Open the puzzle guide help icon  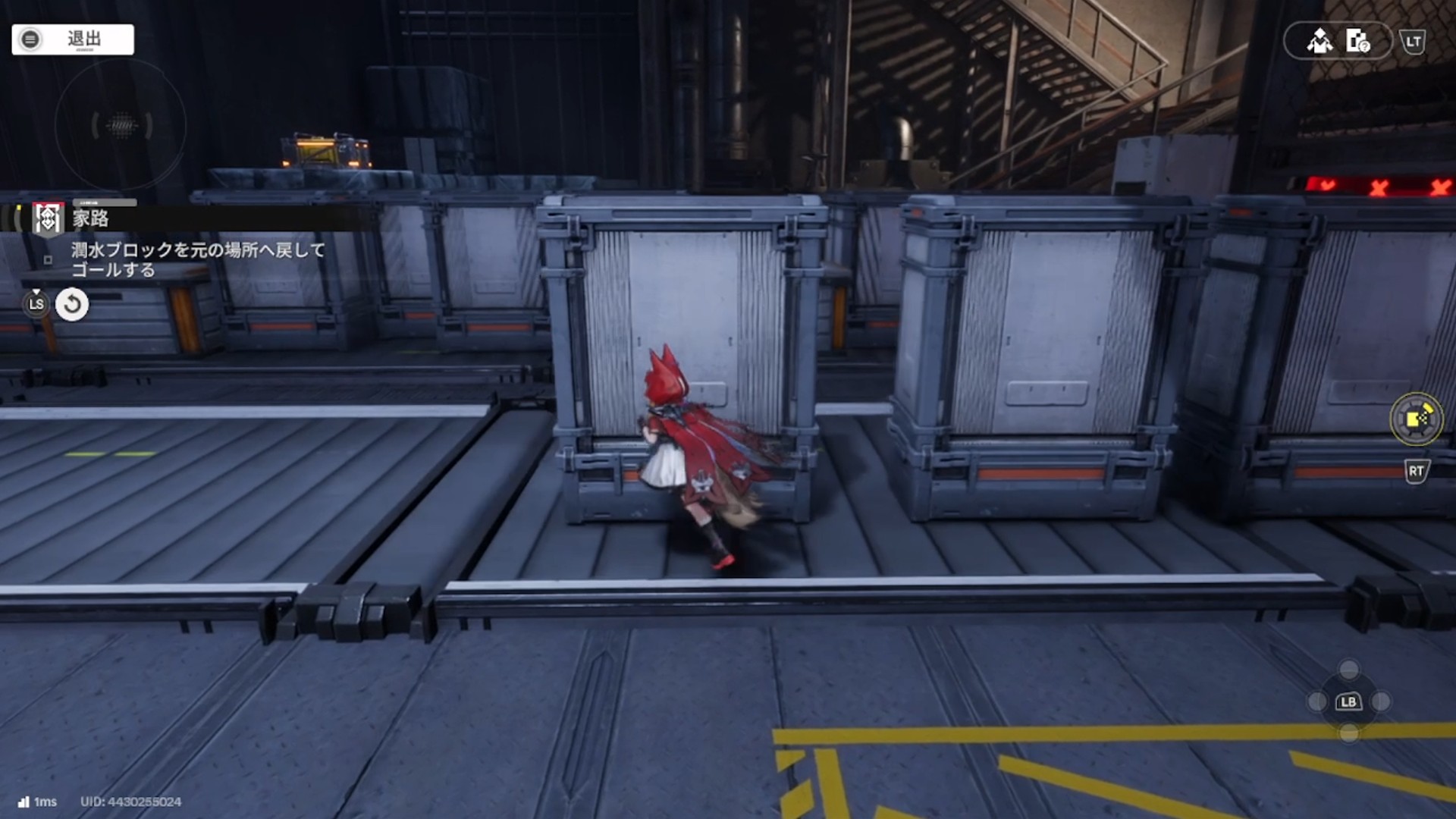tap(1357, 41)
